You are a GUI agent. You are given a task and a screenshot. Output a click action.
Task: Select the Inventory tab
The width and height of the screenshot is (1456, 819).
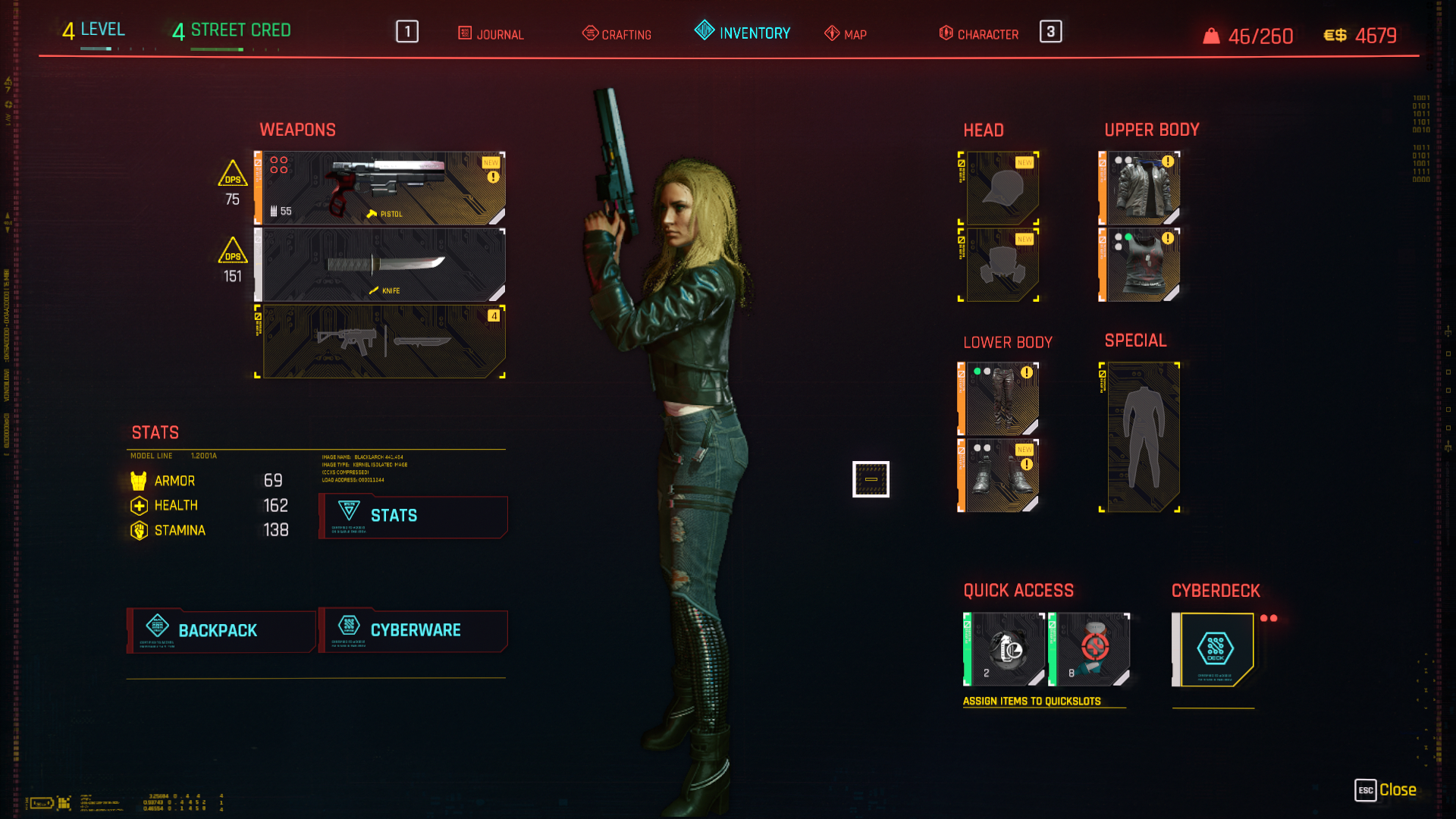[742, 33]
